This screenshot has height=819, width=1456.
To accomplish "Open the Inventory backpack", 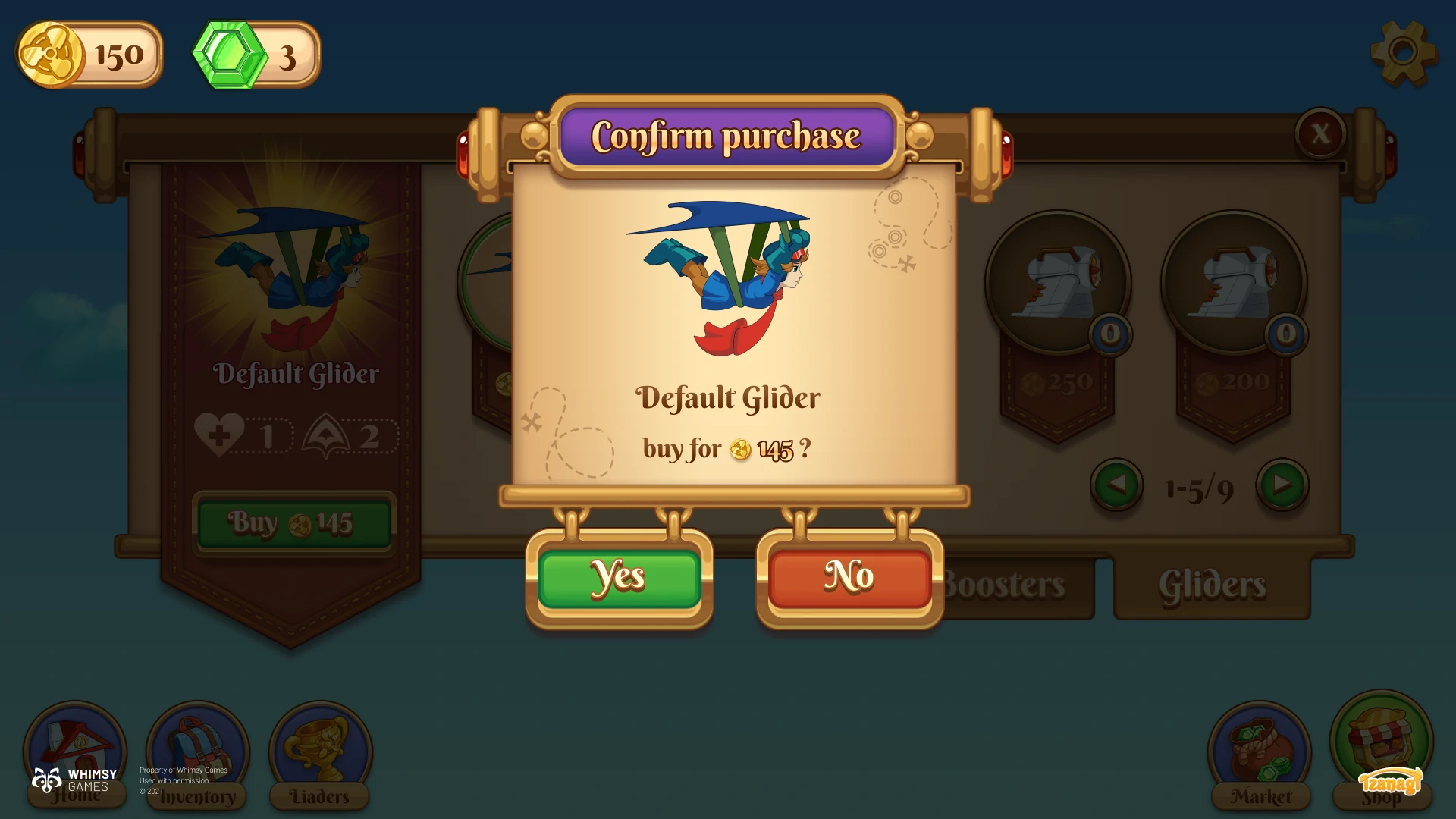I will click(x=198, y=752).
